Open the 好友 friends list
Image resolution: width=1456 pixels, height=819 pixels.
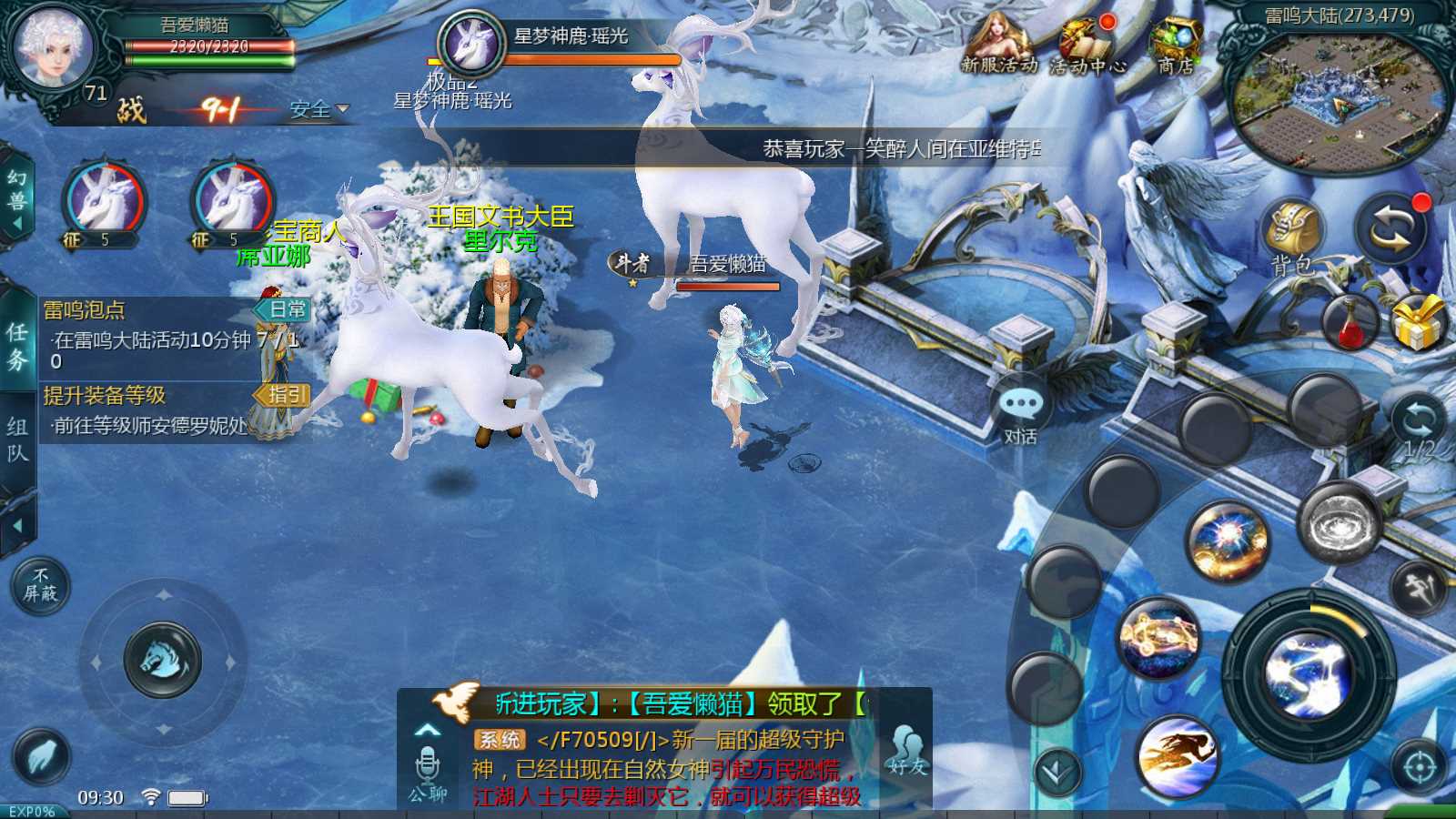click(x=907, y=751)
